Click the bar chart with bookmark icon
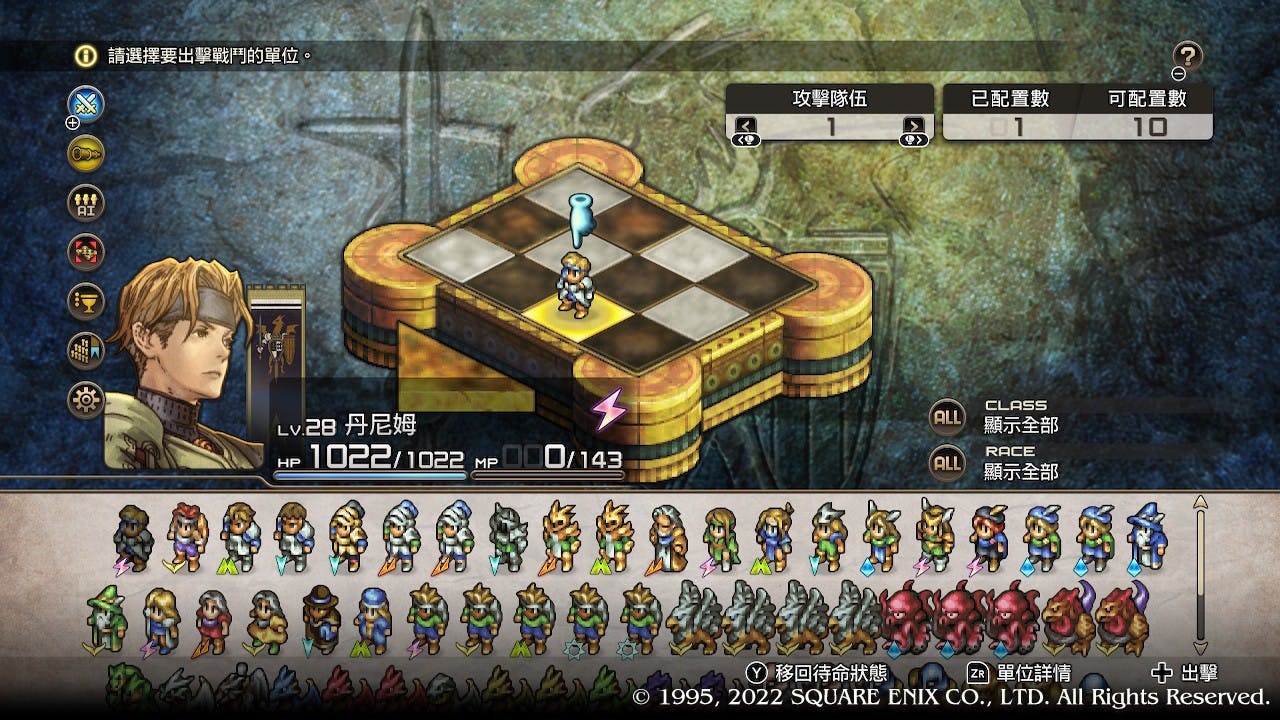 coord(86,351)
